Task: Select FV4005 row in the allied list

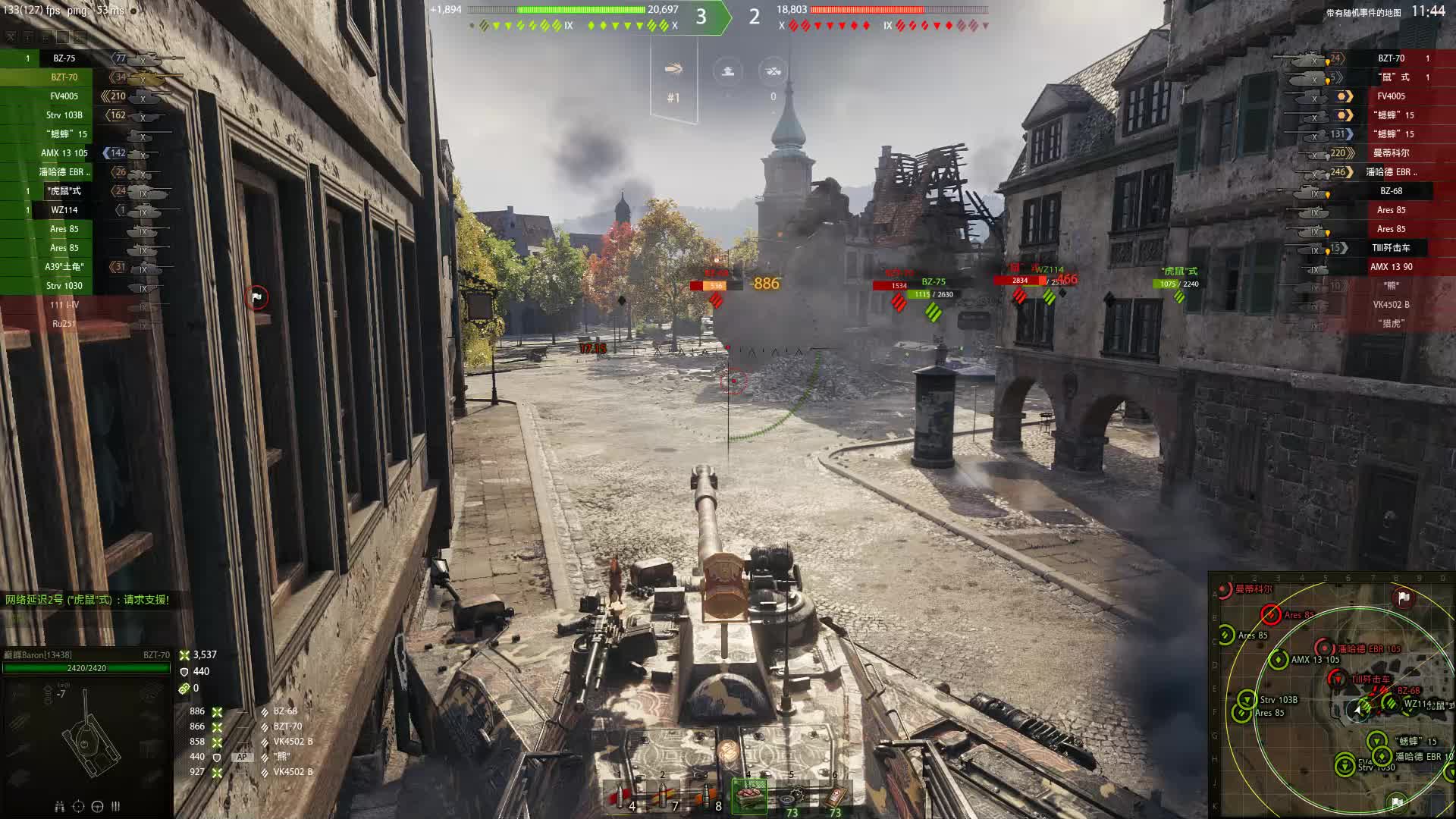Action: tap(64, 96)
